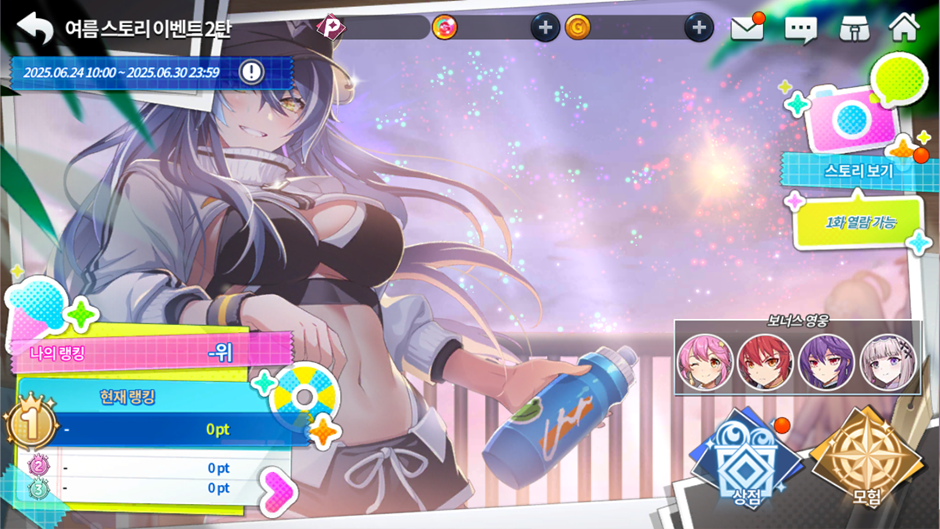Image resolution: width=940 pixels, height=529 pixels.
Task: Select the silver-haired bonus hero portrait
Action: [x=887, y=360]
